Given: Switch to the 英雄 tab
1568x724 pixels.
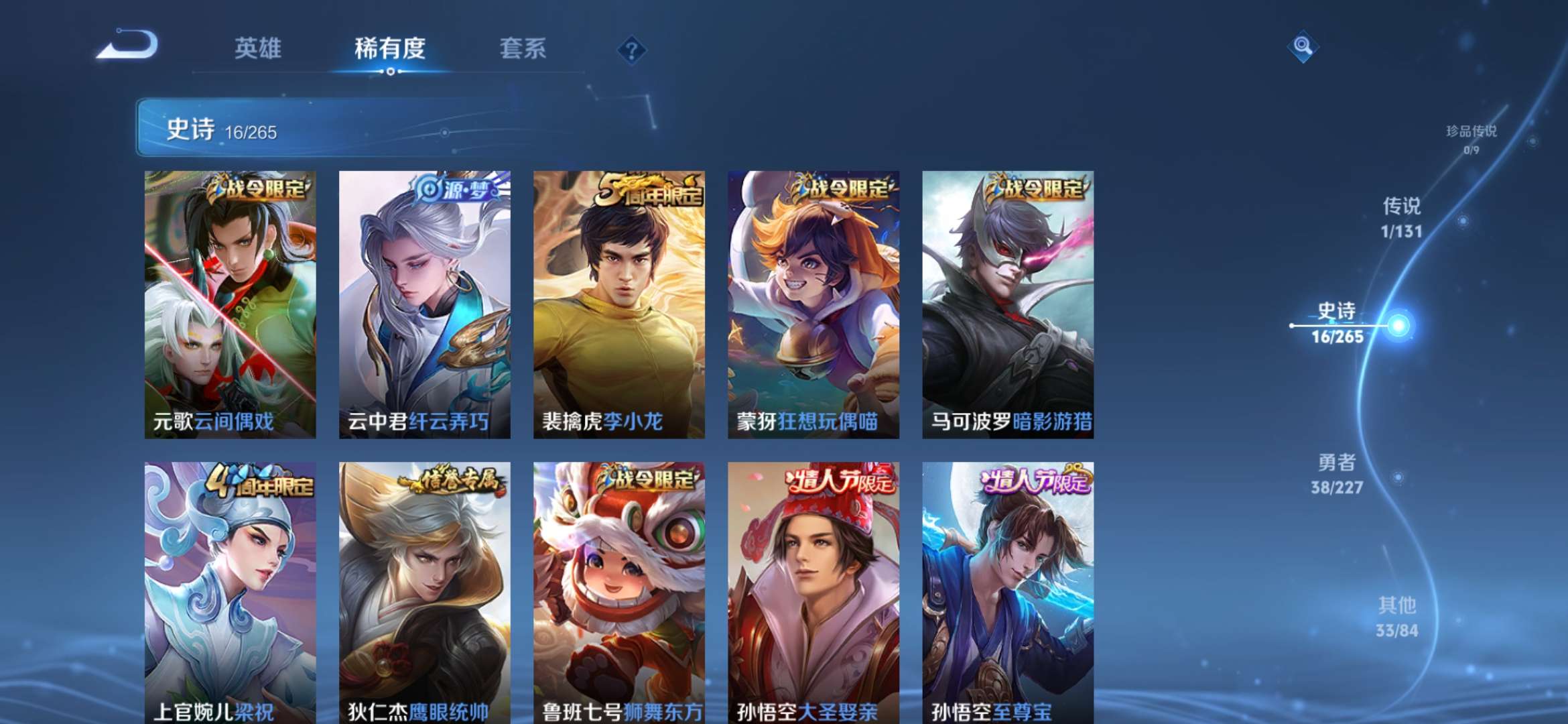Looking at the screenshot, I should (259, 48).
